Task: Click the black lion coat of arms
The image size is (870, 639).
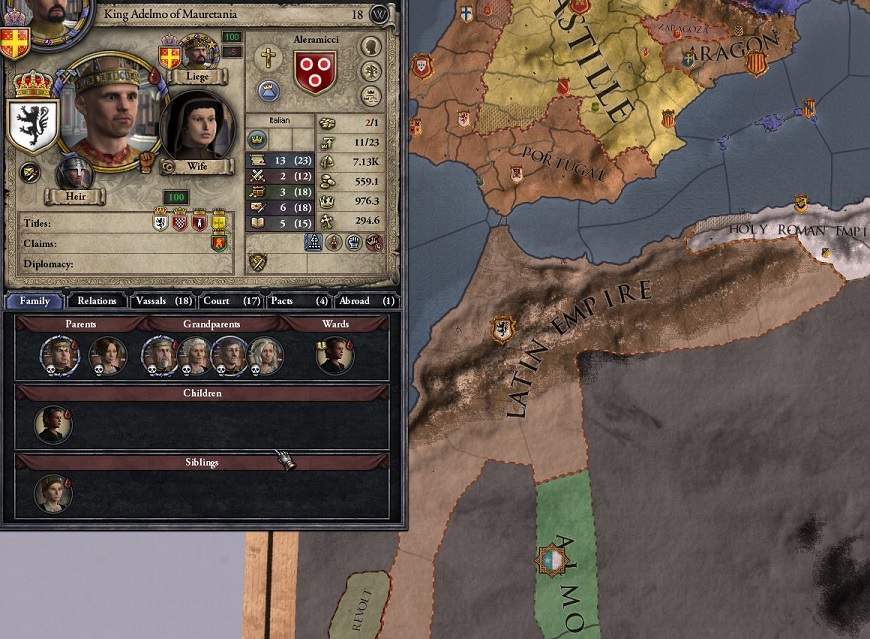Action: coord(30,123)
